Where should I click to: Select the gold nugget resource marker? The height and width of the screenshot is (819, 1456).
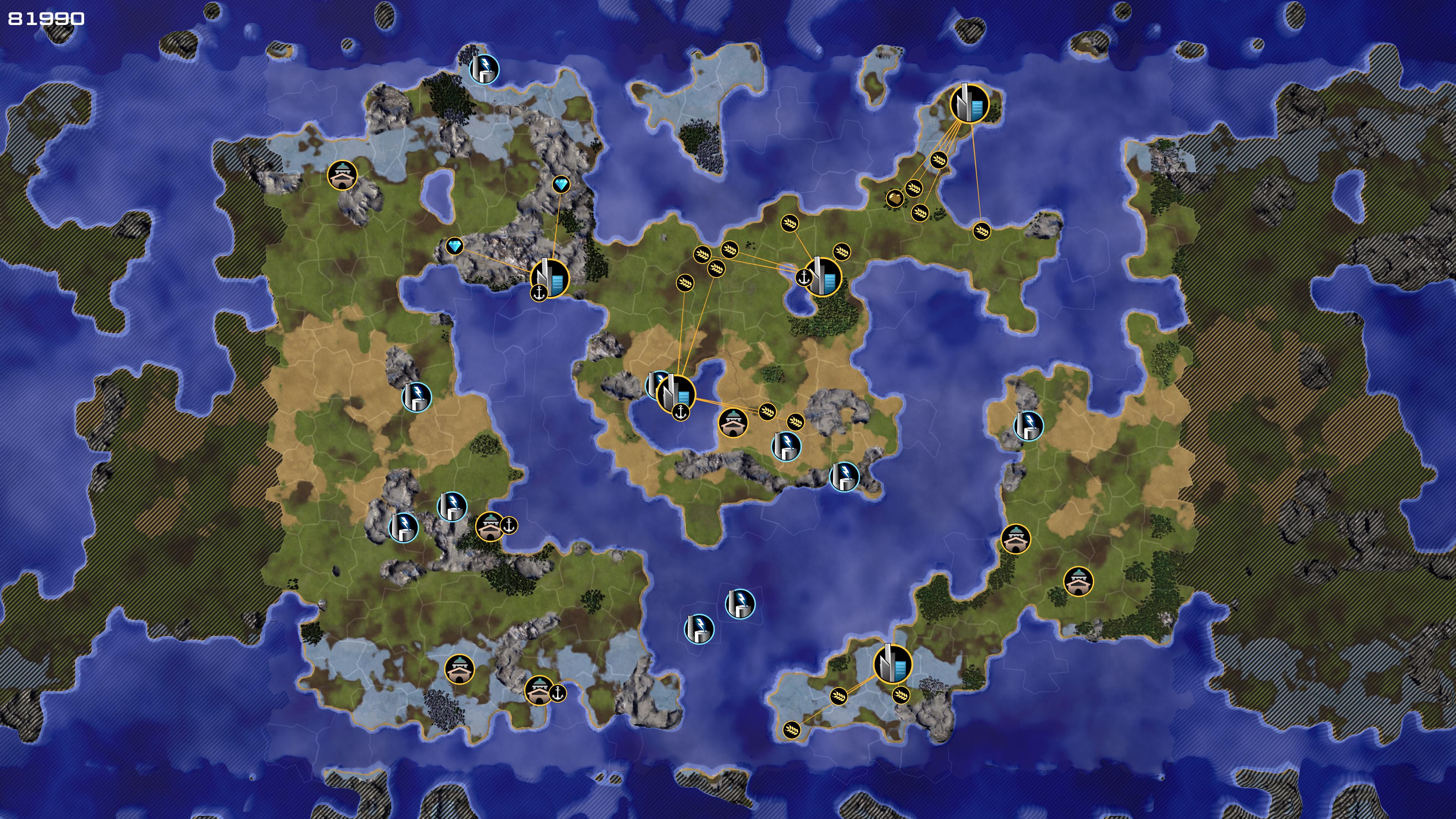click(x=894, y=198)
